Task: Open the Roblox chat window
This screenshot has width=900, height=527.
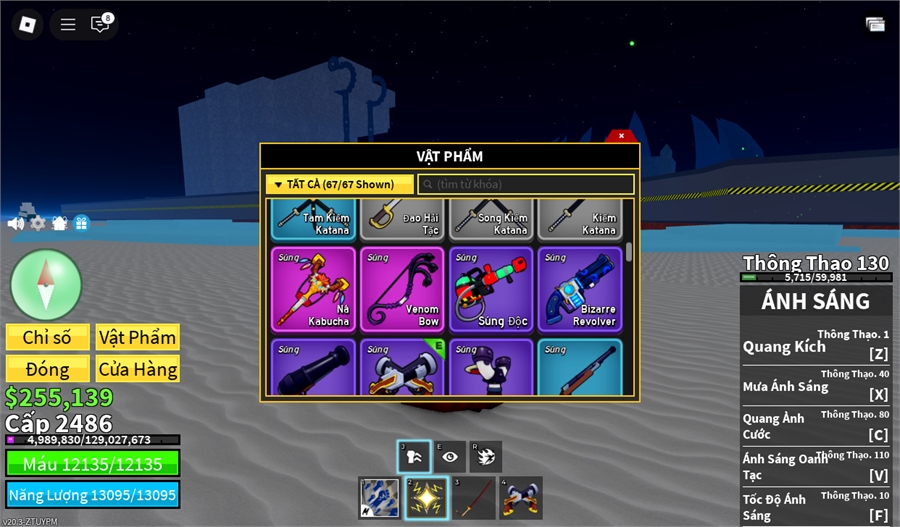Action: pyautogui.click(x=100, y=24)
